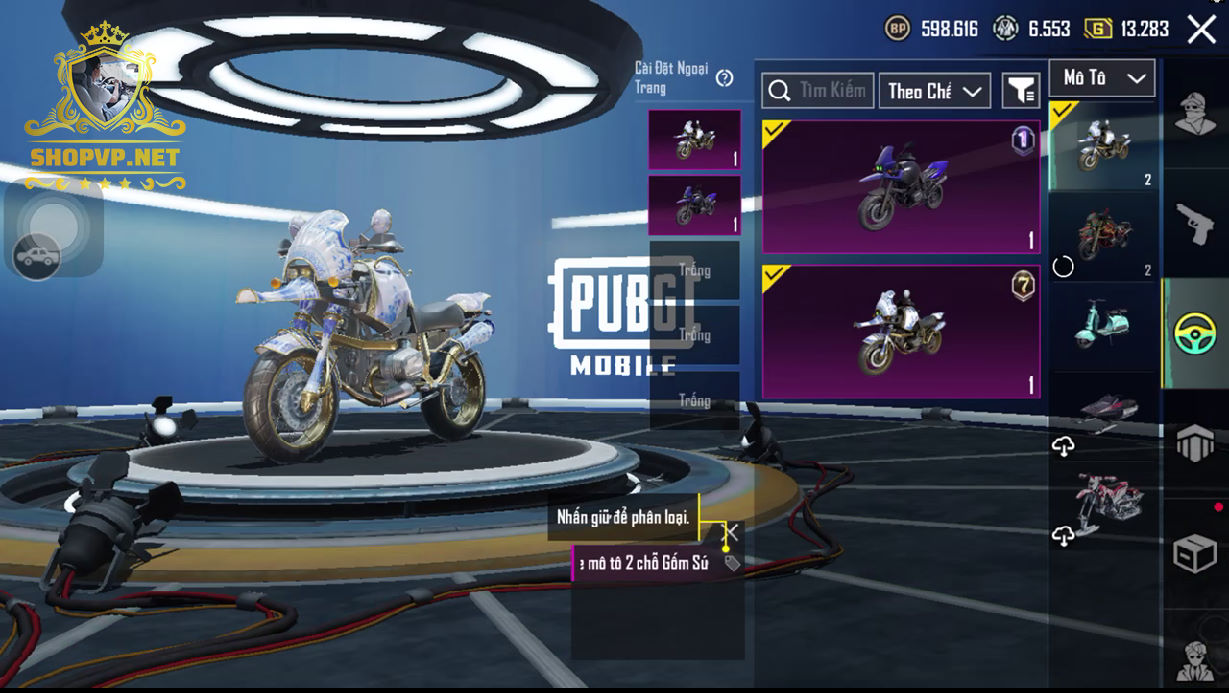Screen dimensions: 1229x693
Task: Click the Tìm Kiếm search box
Action: click(818, 91)
